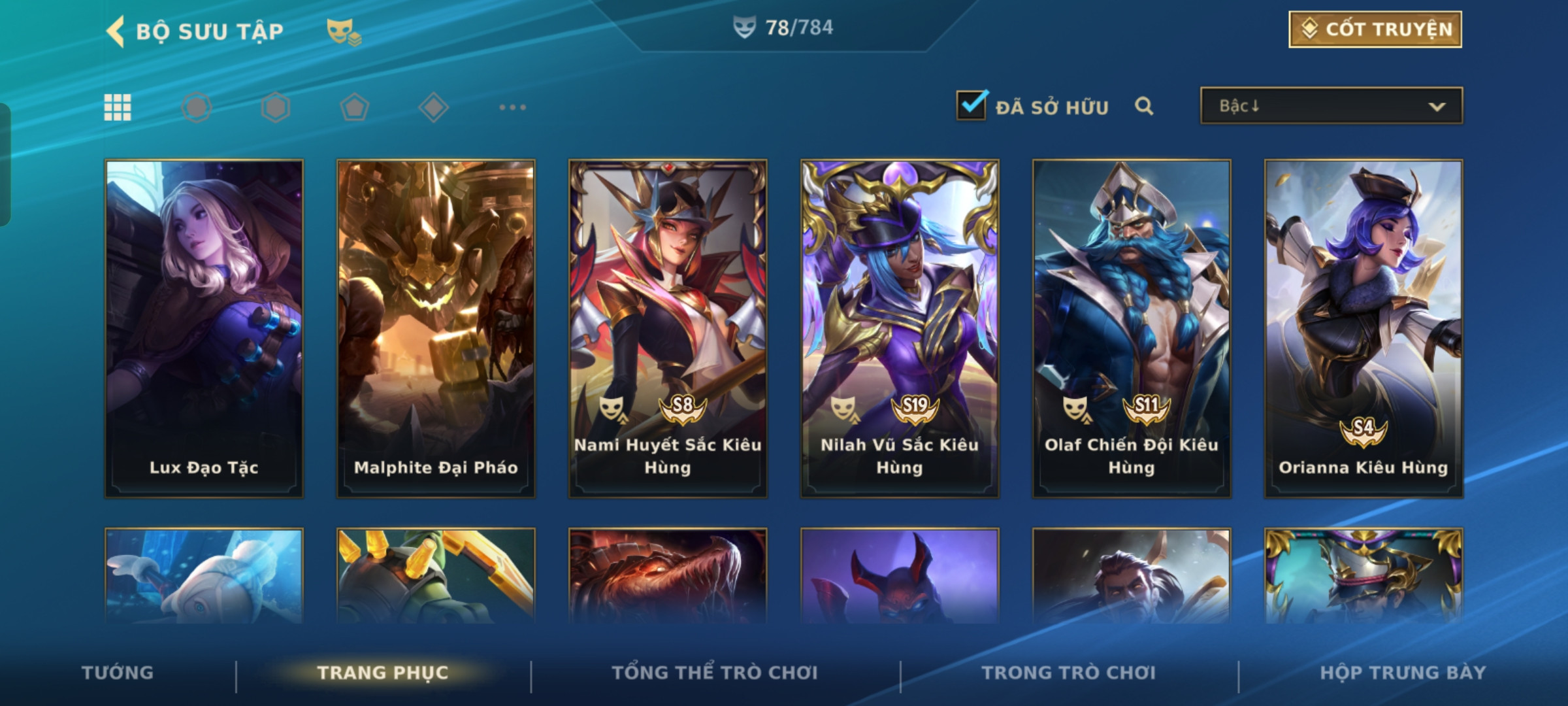Toggle the Đã Sở Hữu owned checkbox
Viewport: 1568px width, 706px height.
click(971, 105)
